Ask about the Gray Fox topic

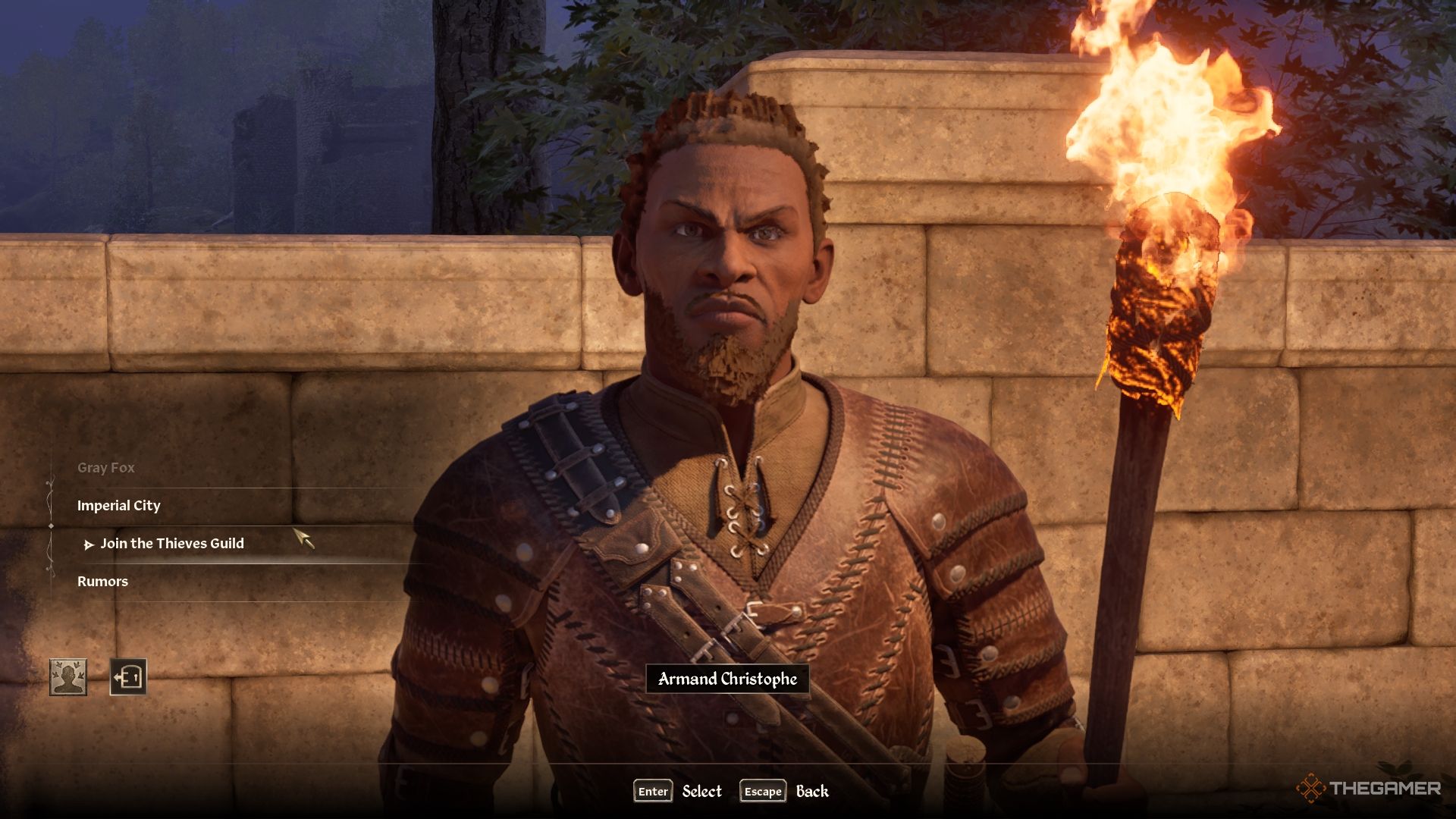pyautogui.click(x=106, y=468)
